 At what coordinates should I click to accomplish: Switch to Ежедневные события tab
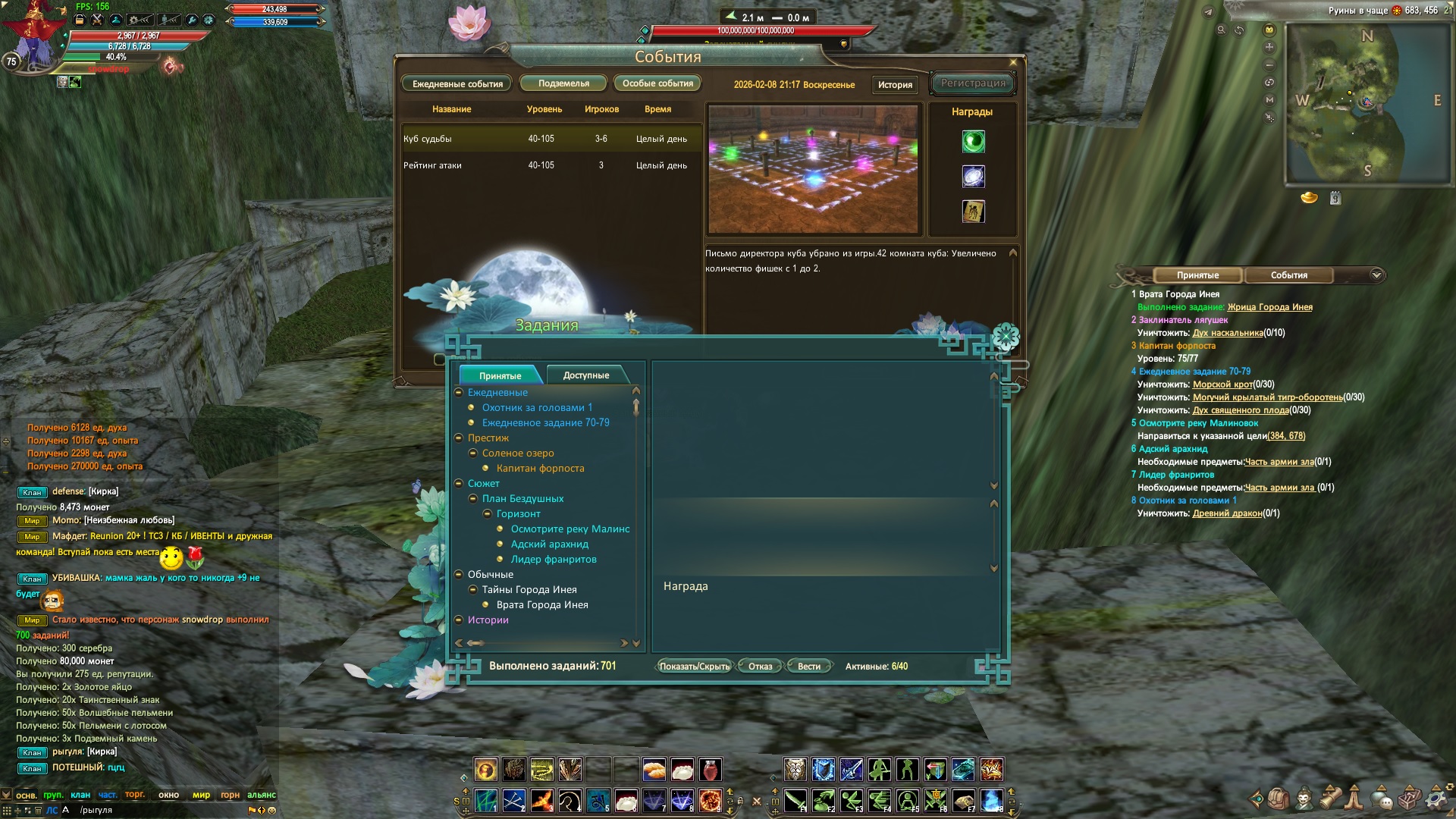pyautogui.click(x=457, y=84)
